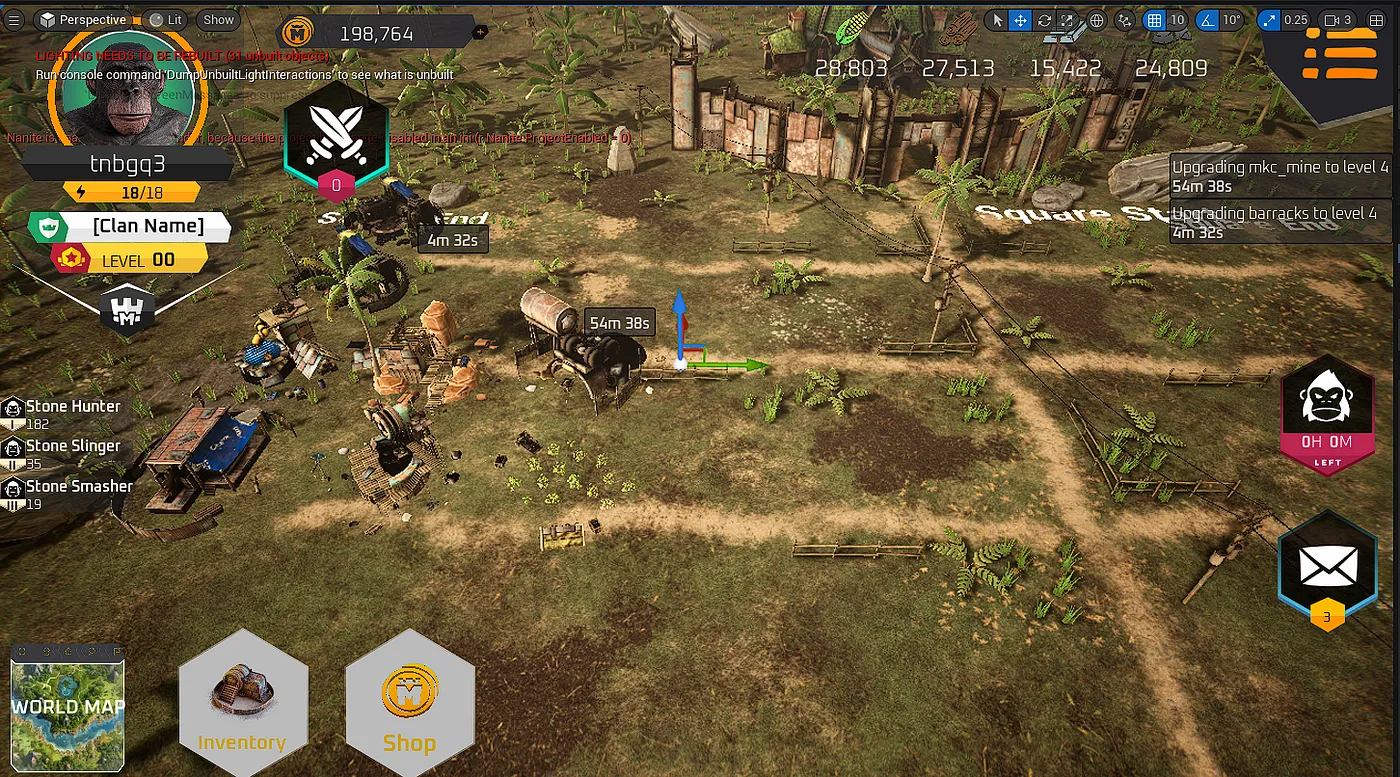Click the barracks upgrade notification
Screen dimensions: 1400x777
(1280, 222)
